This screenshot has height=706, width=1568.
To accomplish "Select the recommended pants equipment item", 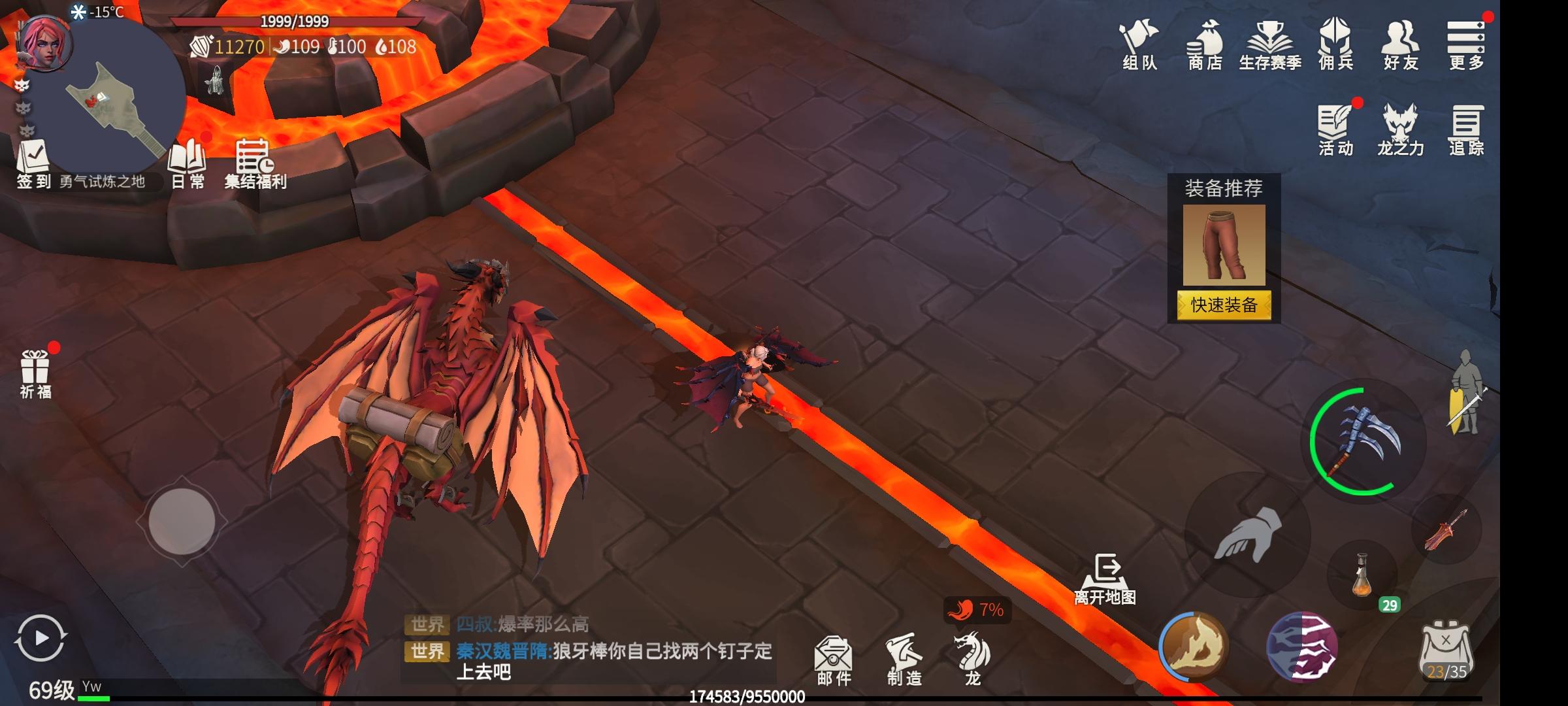I will pyautogui.click(x=1224, y=244).
